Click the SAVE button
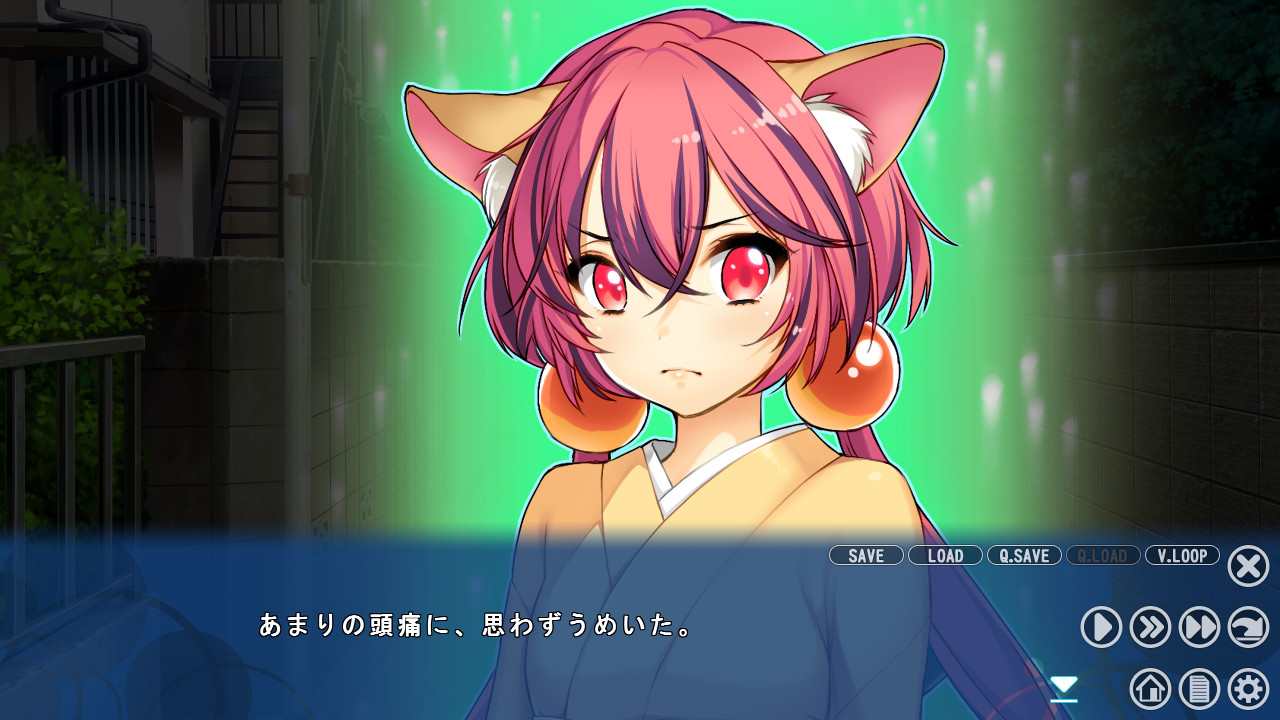Screen dimensions: 1280x720 click(866, 556)
